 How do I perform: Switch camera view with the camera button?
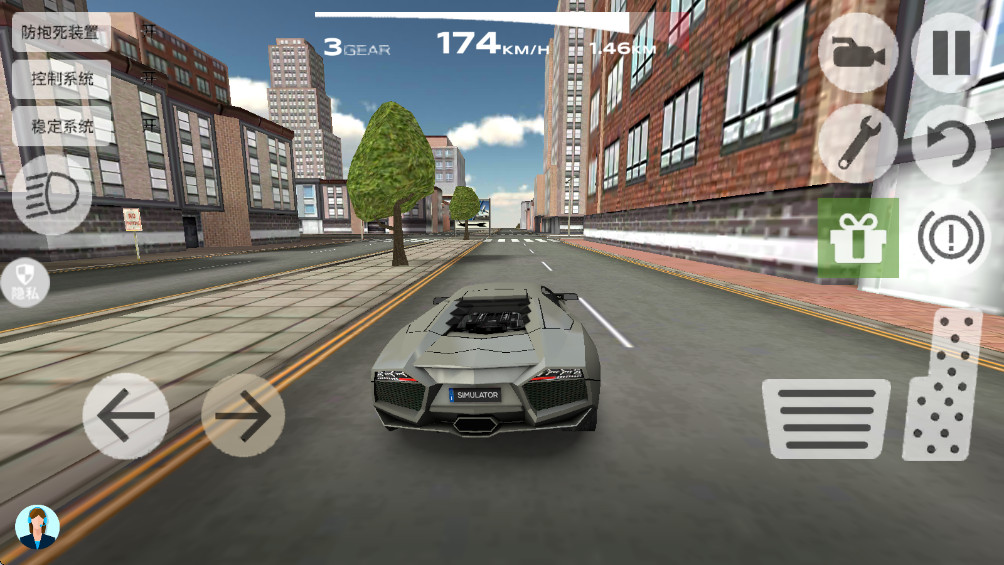[857, 53]
